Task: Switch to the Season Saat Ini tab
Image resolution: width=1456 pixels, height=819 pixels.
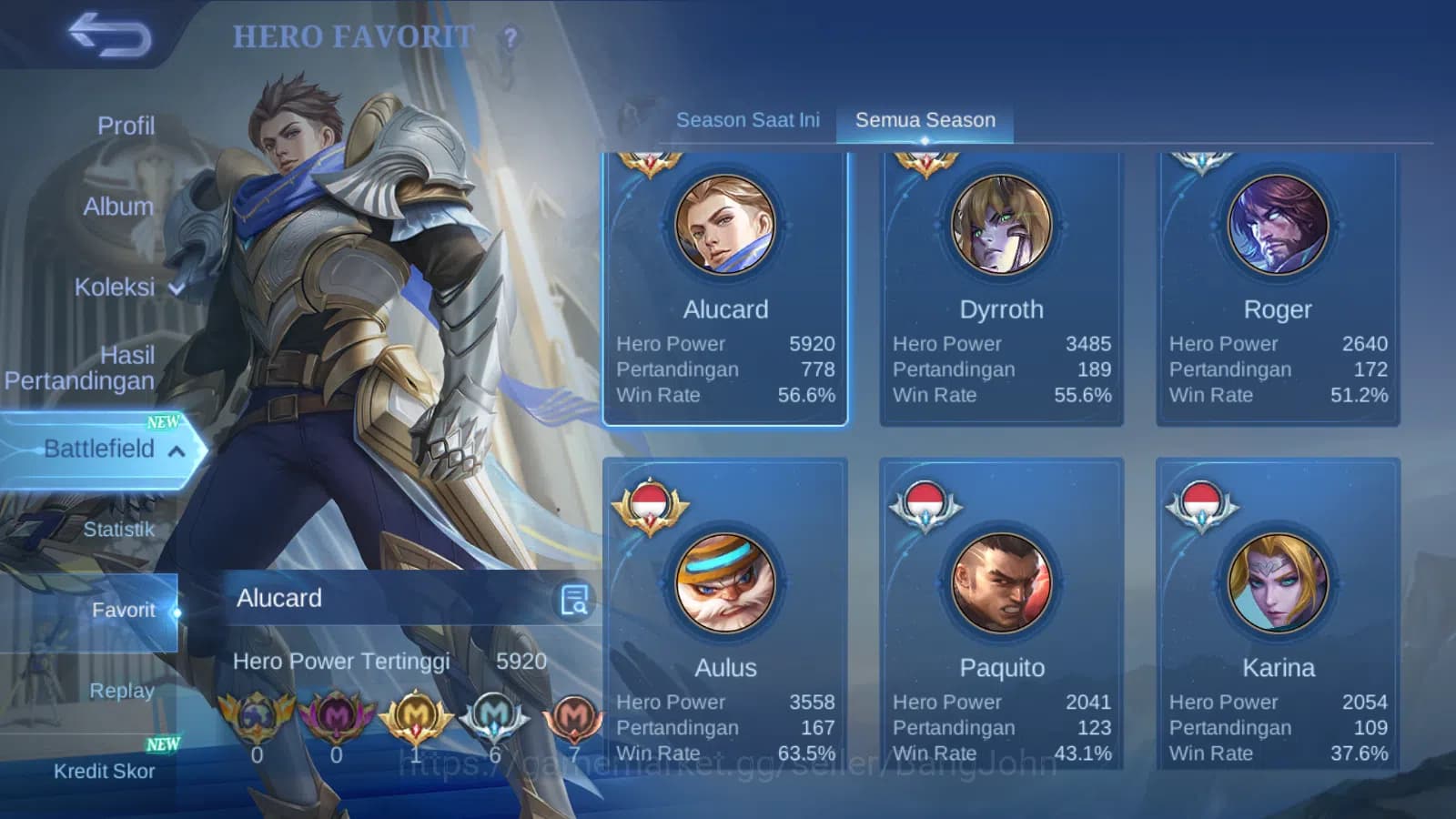Action: (747, 119)
